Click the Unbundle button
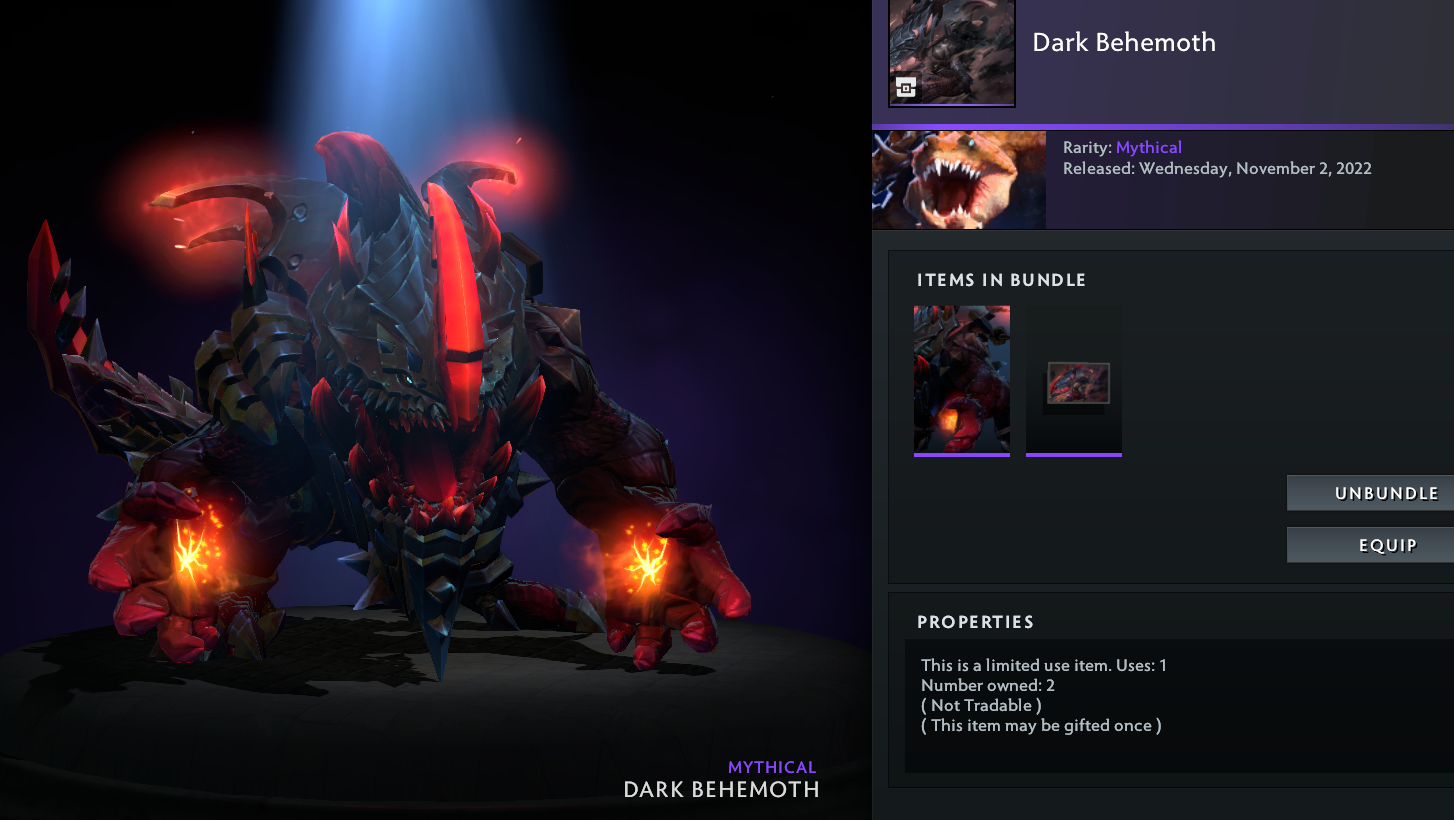Image resolution: width=1454 pixels, height=820 pixels. (1370, 493)
